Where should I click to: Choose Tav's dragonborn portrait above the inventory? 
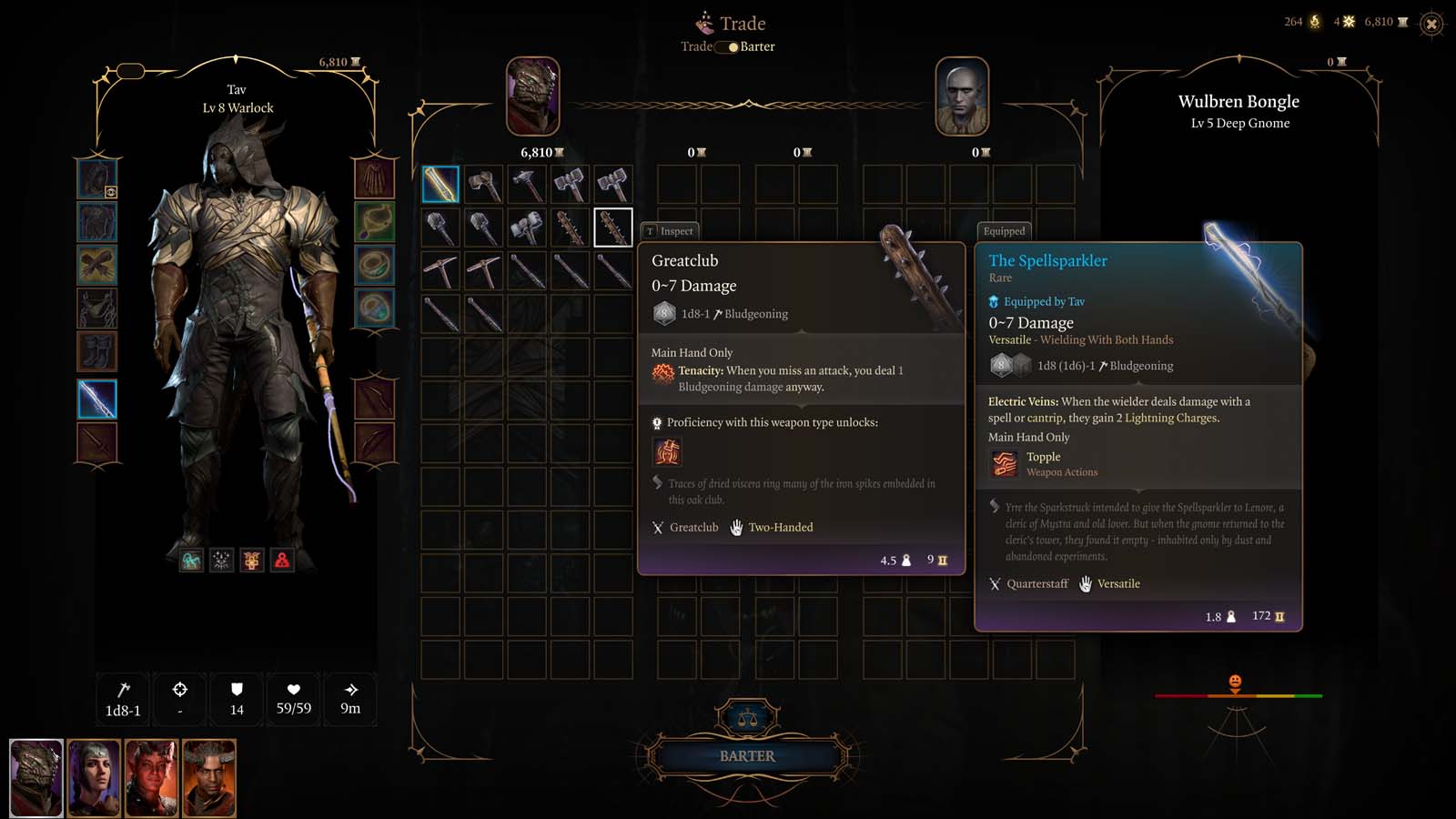532,96
